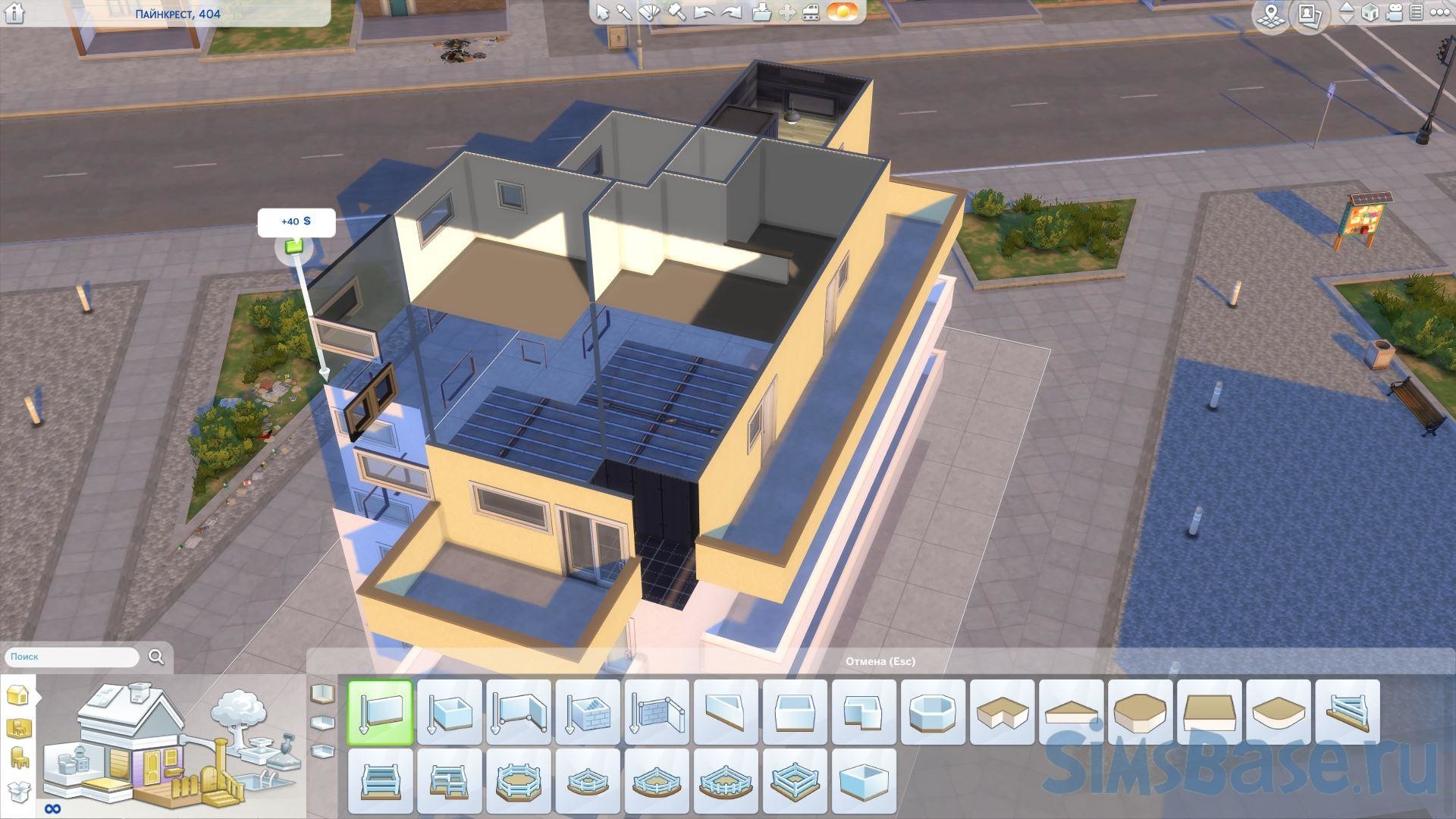Open the gallery photos button

pyautogui.click(x=1310, y=14)
